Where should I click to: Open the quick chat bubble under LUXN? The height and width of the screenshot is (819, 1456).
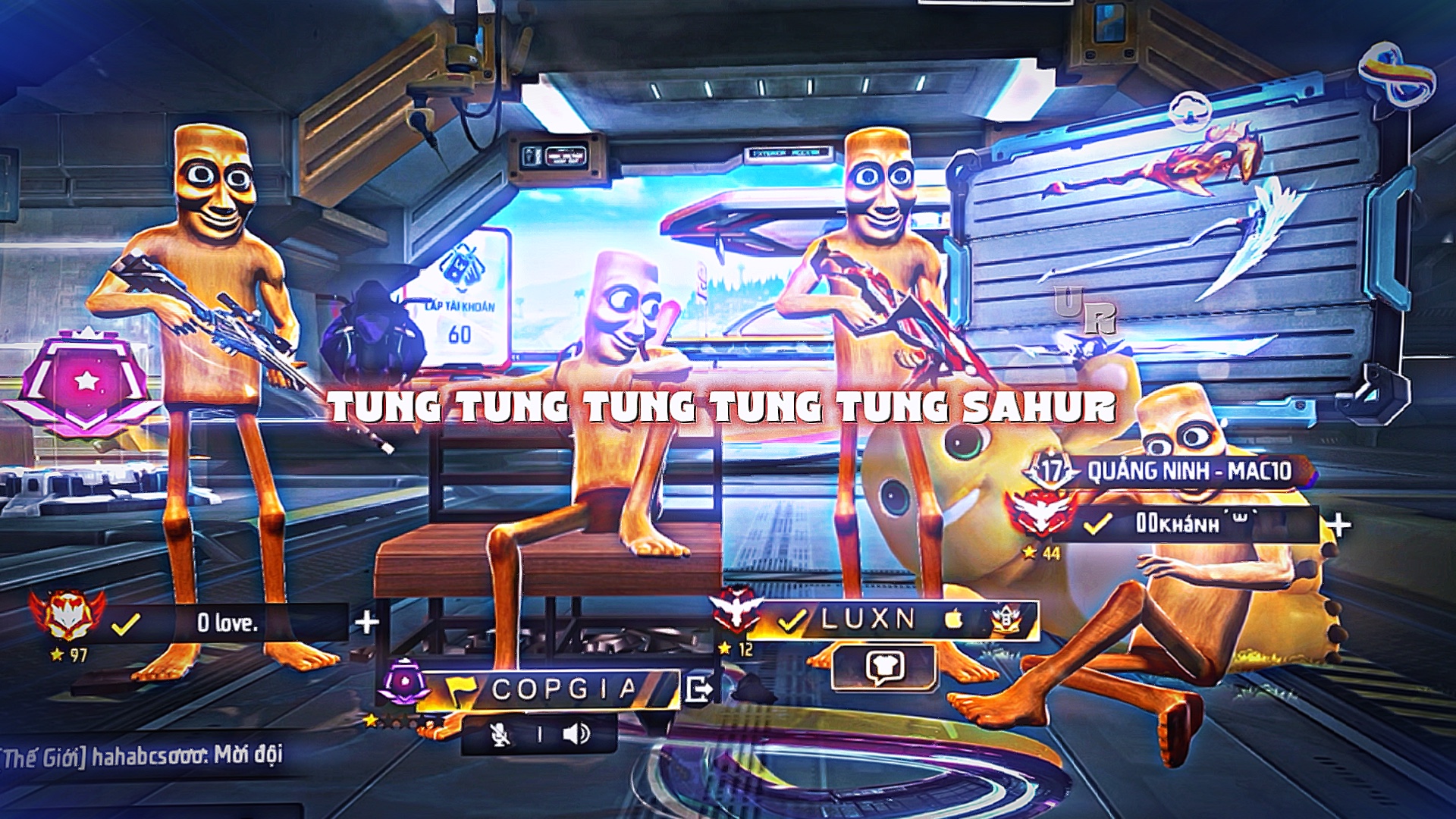[x=883, y=667]
